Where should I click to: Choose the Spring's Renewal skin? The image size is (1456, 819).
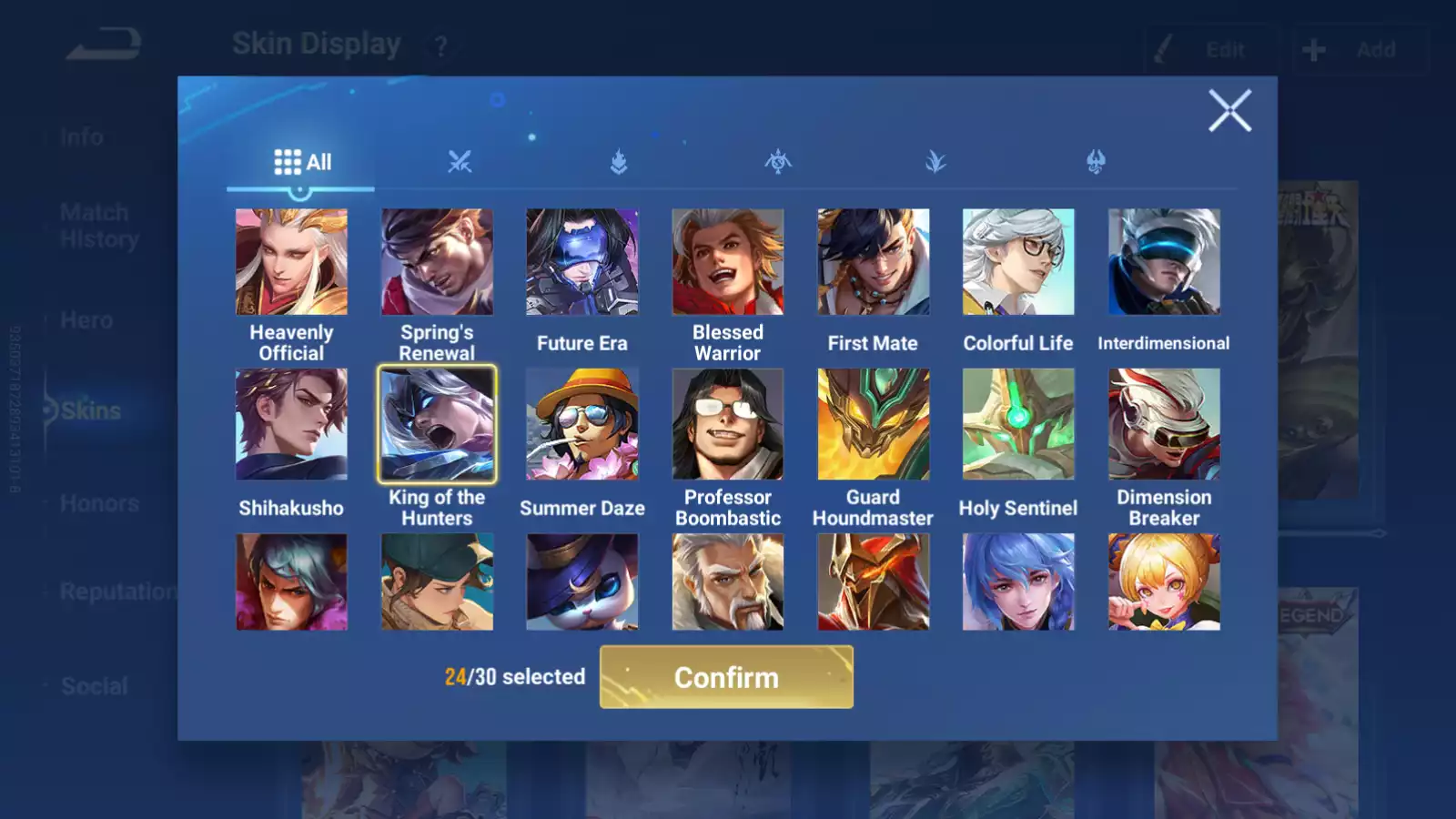click(x=437, y=262)
